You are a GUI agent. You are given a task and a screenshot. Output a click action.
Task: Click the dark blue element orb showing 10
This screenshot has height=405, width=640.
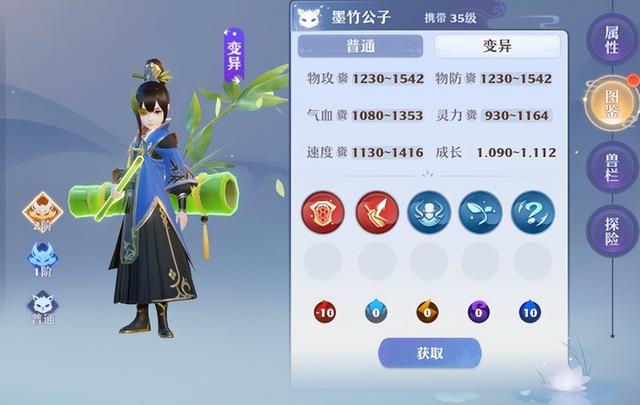click(531, 312)
